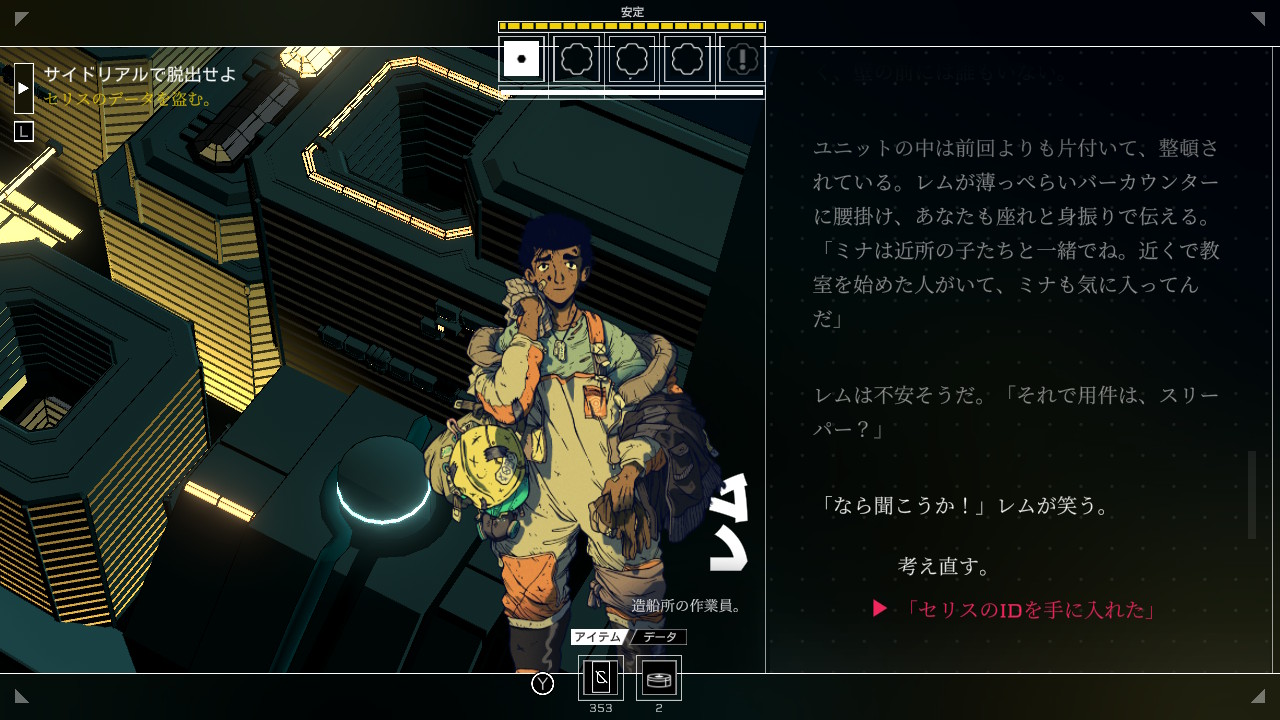Select the 考え直す dialogue option
This screenshot has height=720, width=1280.
point(945,566)
